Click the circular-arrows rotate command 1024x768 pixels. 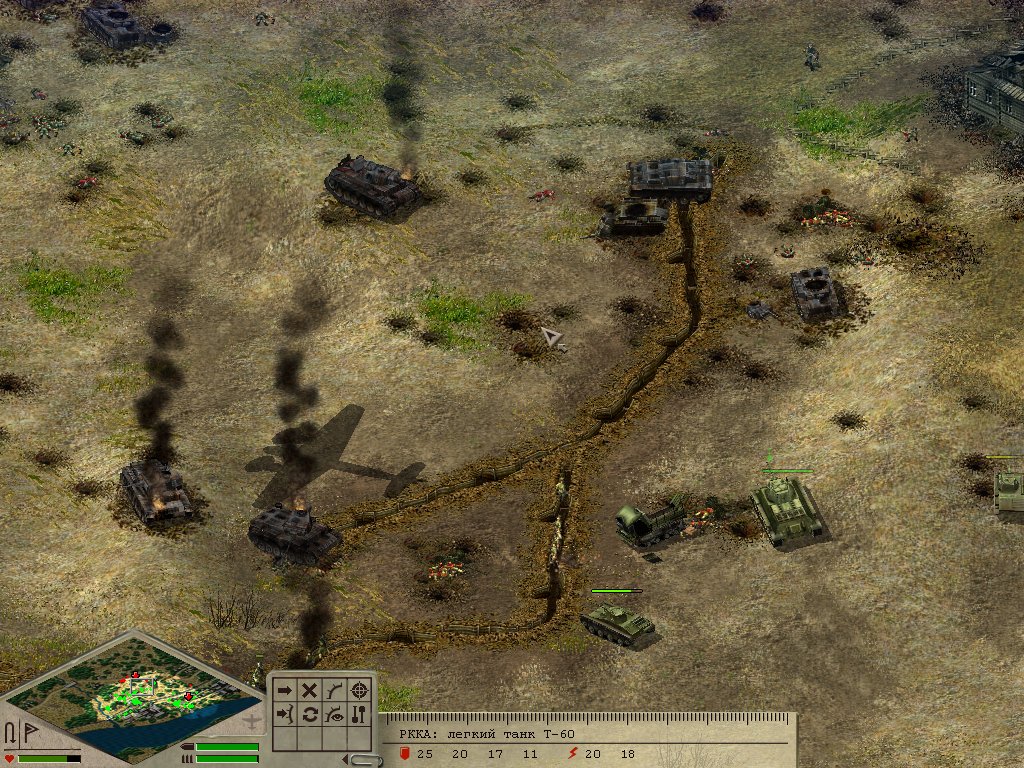[x=310, y=714]
